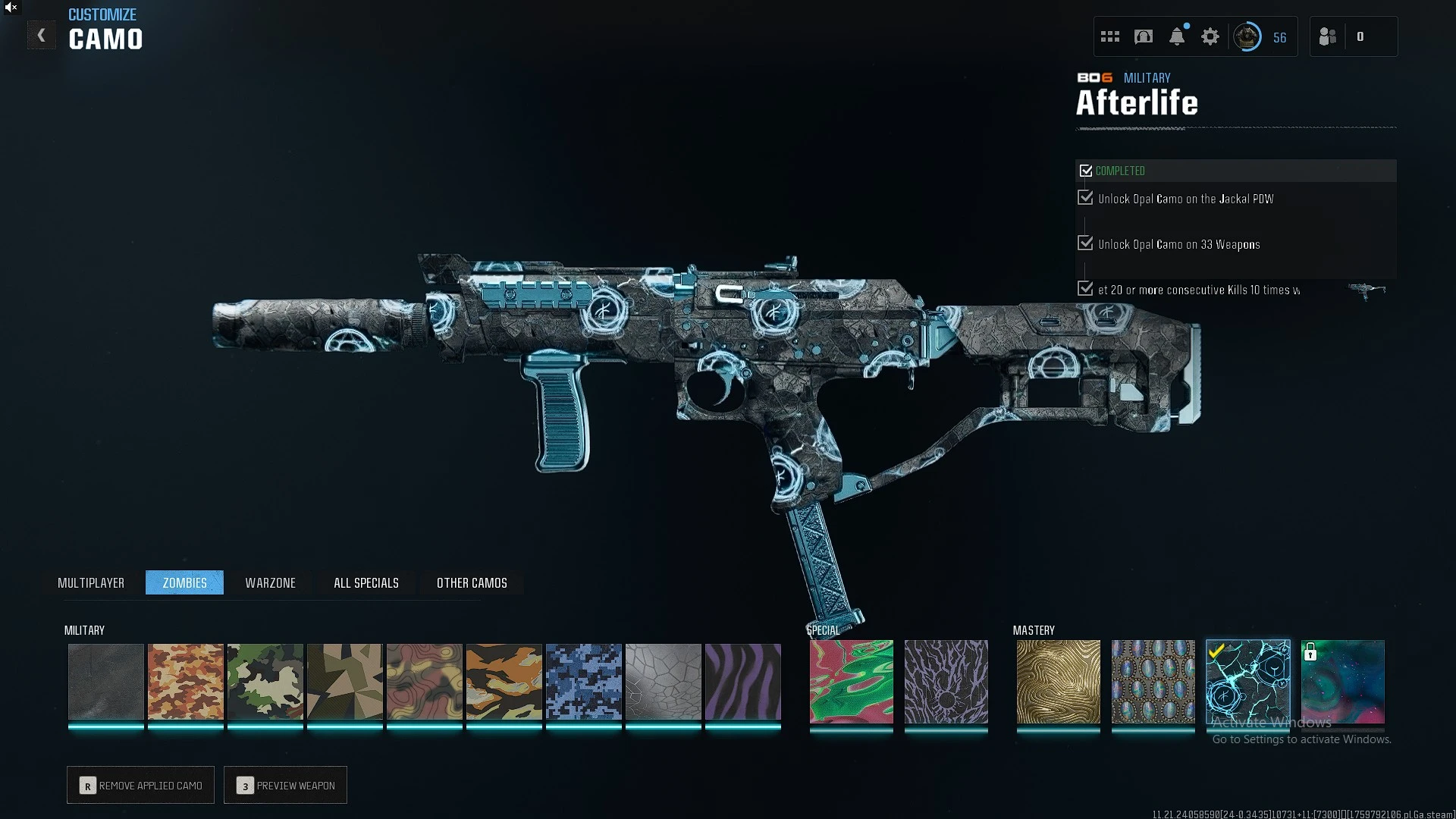Image resolution: width=1456 pixels, height=819 pixels.
Task: Select the orange woodland camo swatch
Action: [x=186, y=681]
